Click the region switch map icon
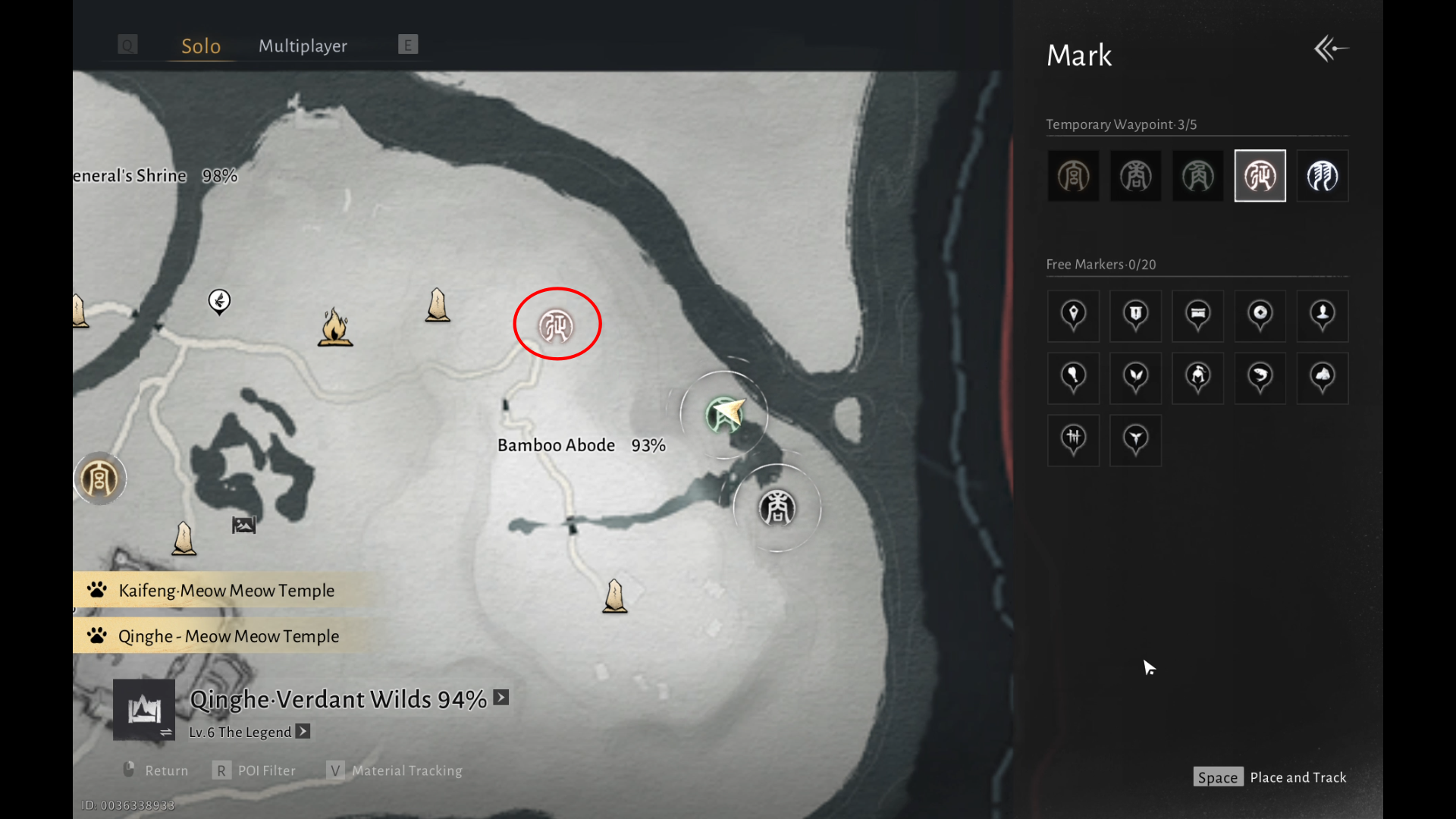The width and height of the screenshot is (1456, 819). click(x=144, y=710)
